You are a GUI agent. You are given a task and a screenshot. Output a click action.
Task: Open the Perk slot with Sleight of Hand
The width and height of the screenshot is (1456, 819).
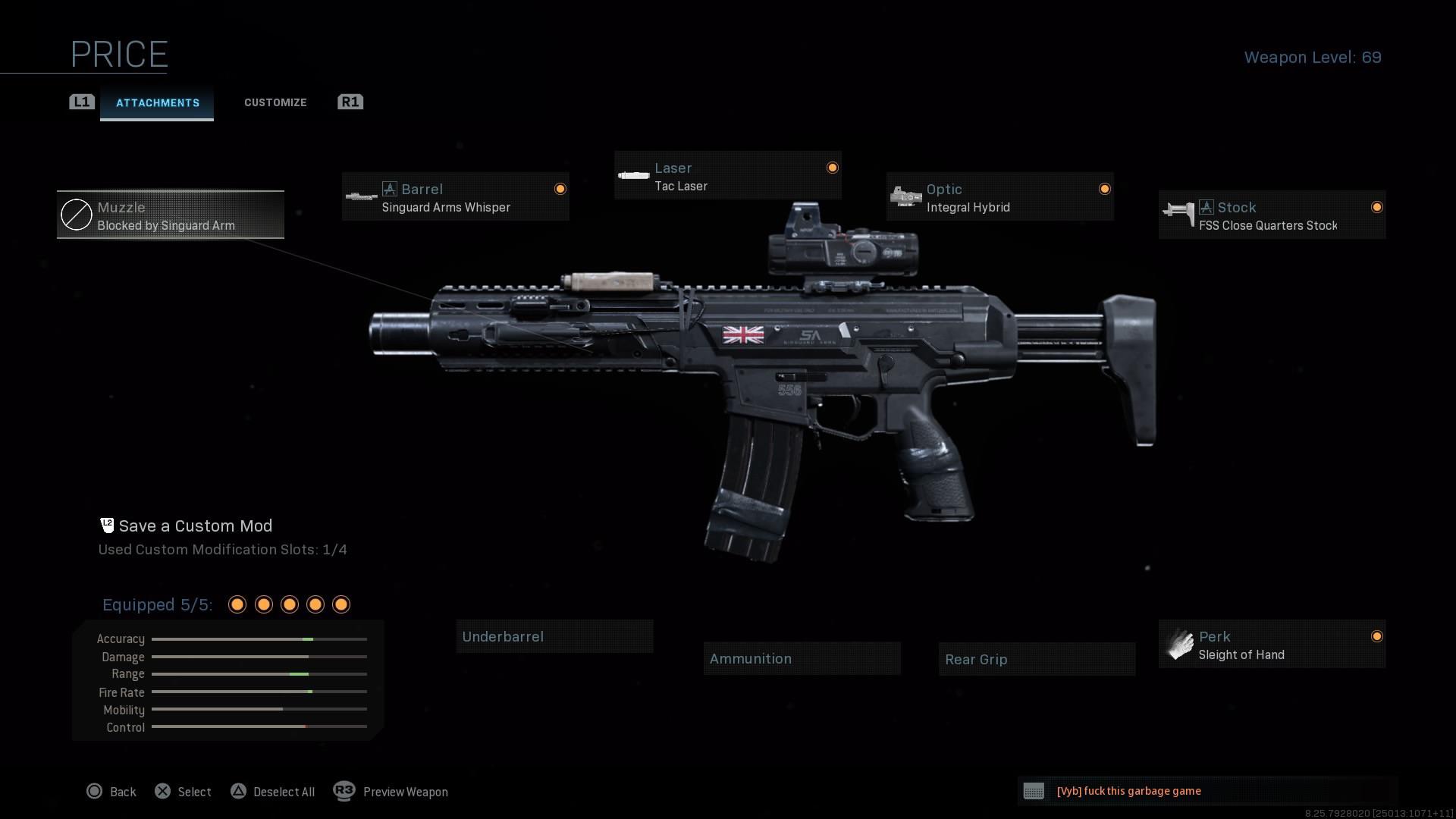[x=1272, y=645]
